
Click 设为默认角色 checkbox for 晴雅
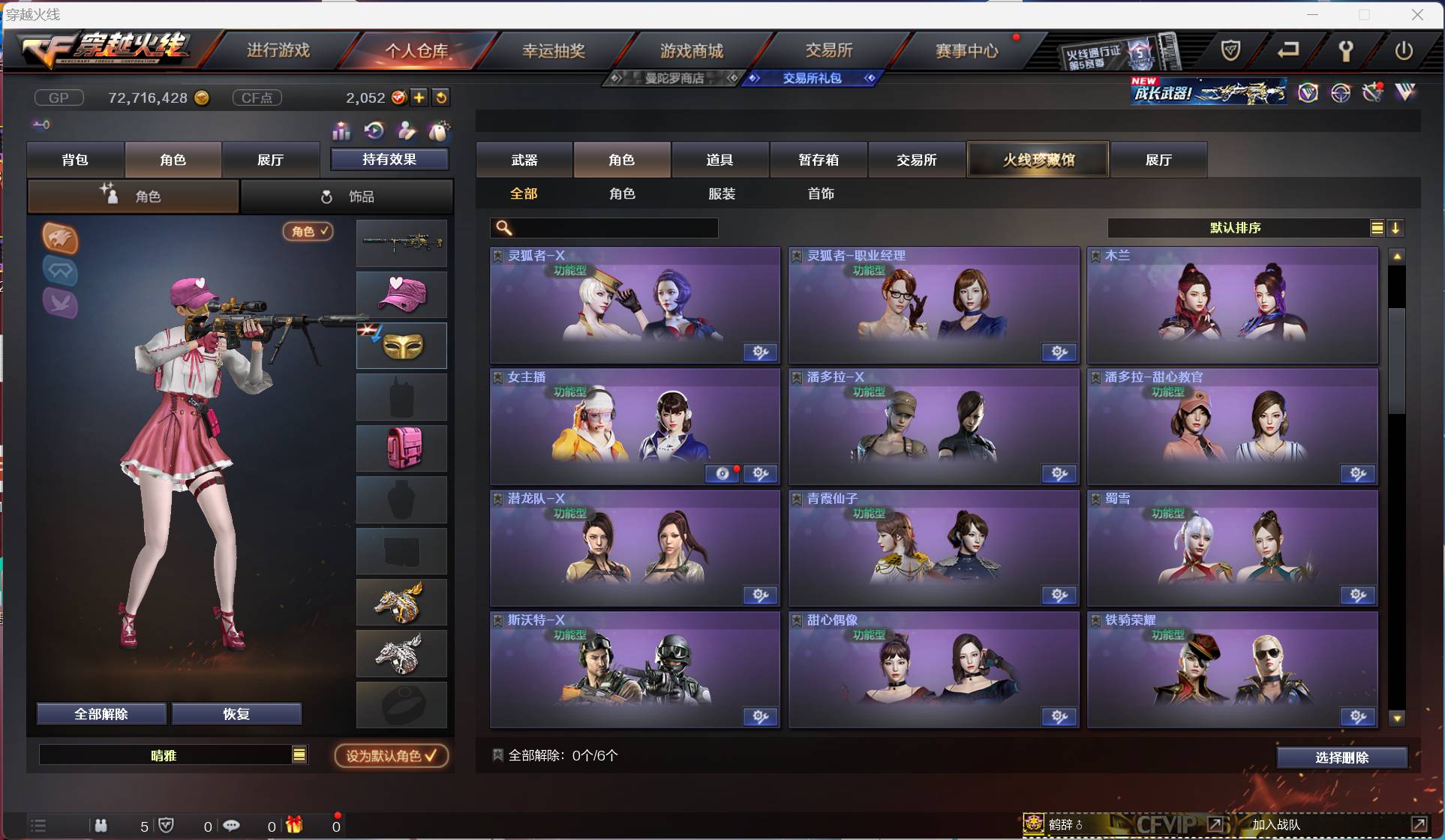(389, 756)
